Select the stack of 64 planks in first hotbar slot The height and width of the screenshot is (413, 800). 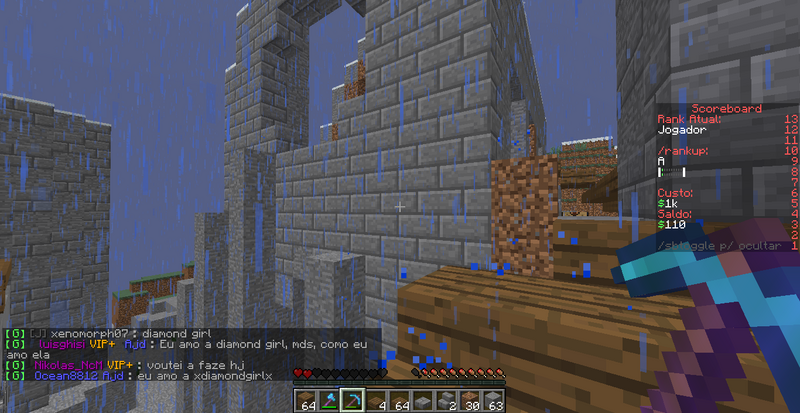(305, 400)
